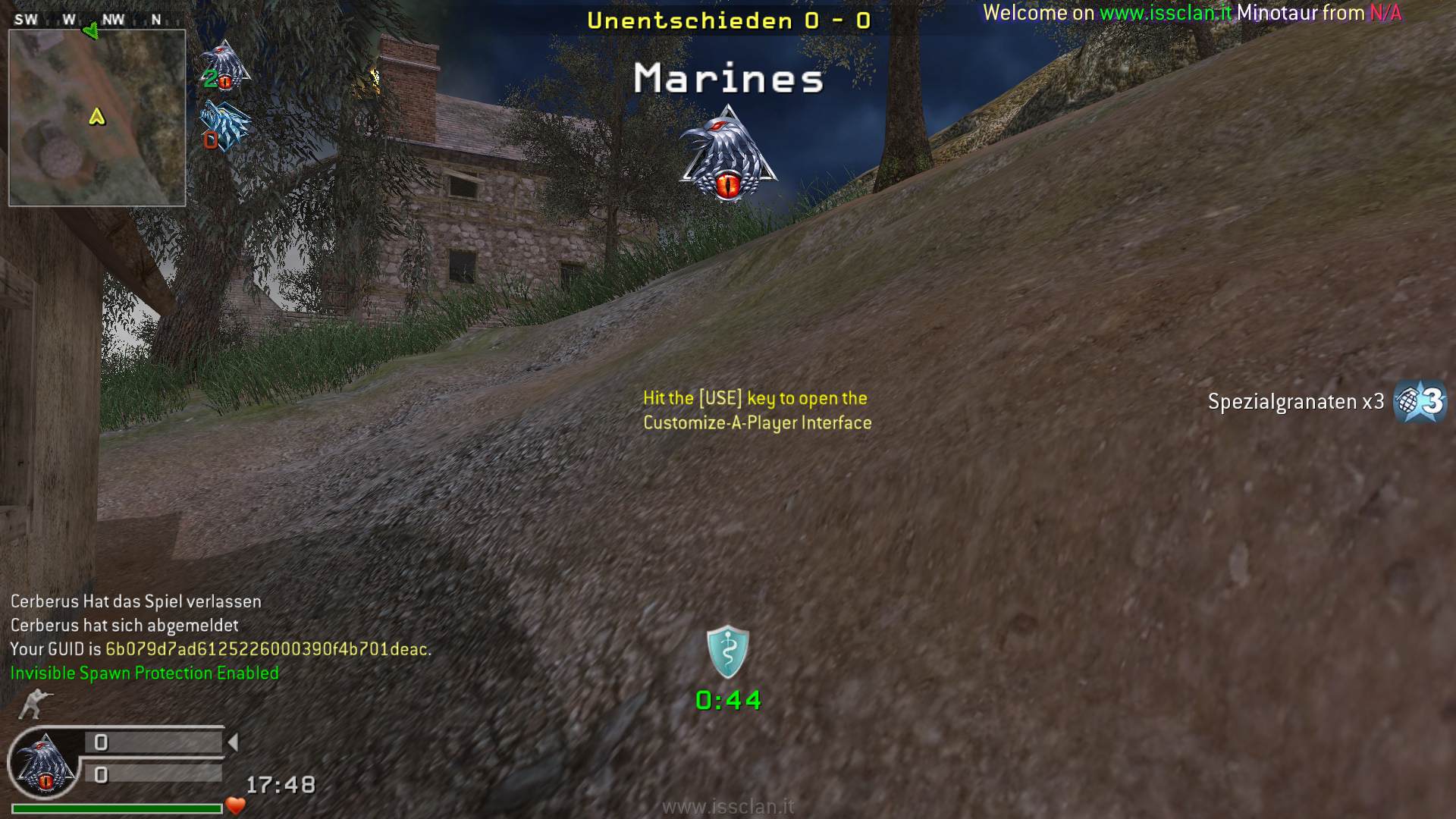Click the medic shield icon
Screen dimensions: 1456x819
(728, 651)
